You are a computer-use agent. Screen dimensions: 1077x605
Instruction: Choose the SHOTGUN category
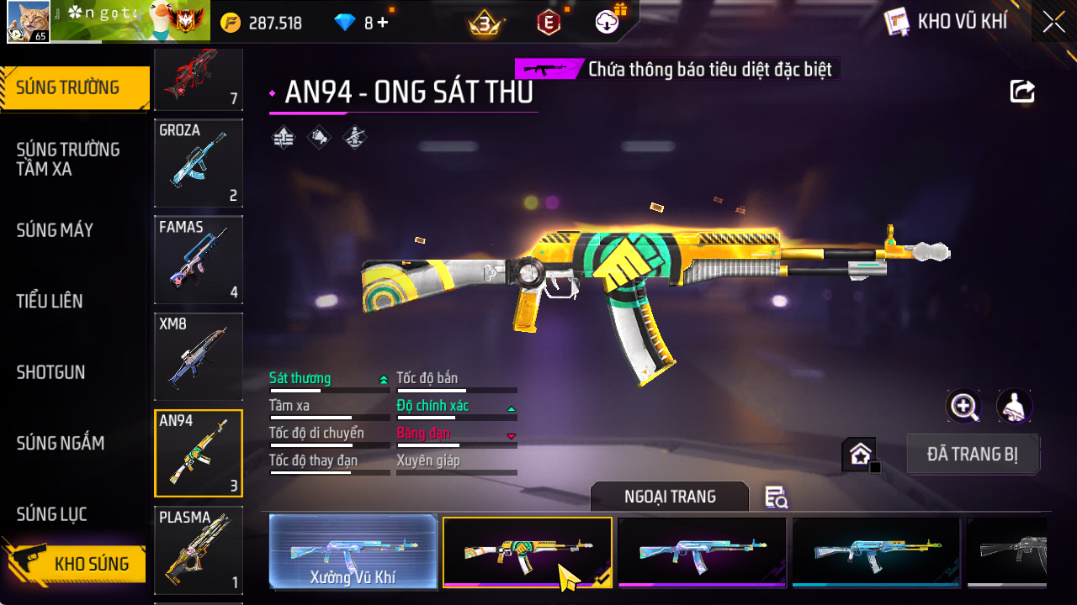51,372
